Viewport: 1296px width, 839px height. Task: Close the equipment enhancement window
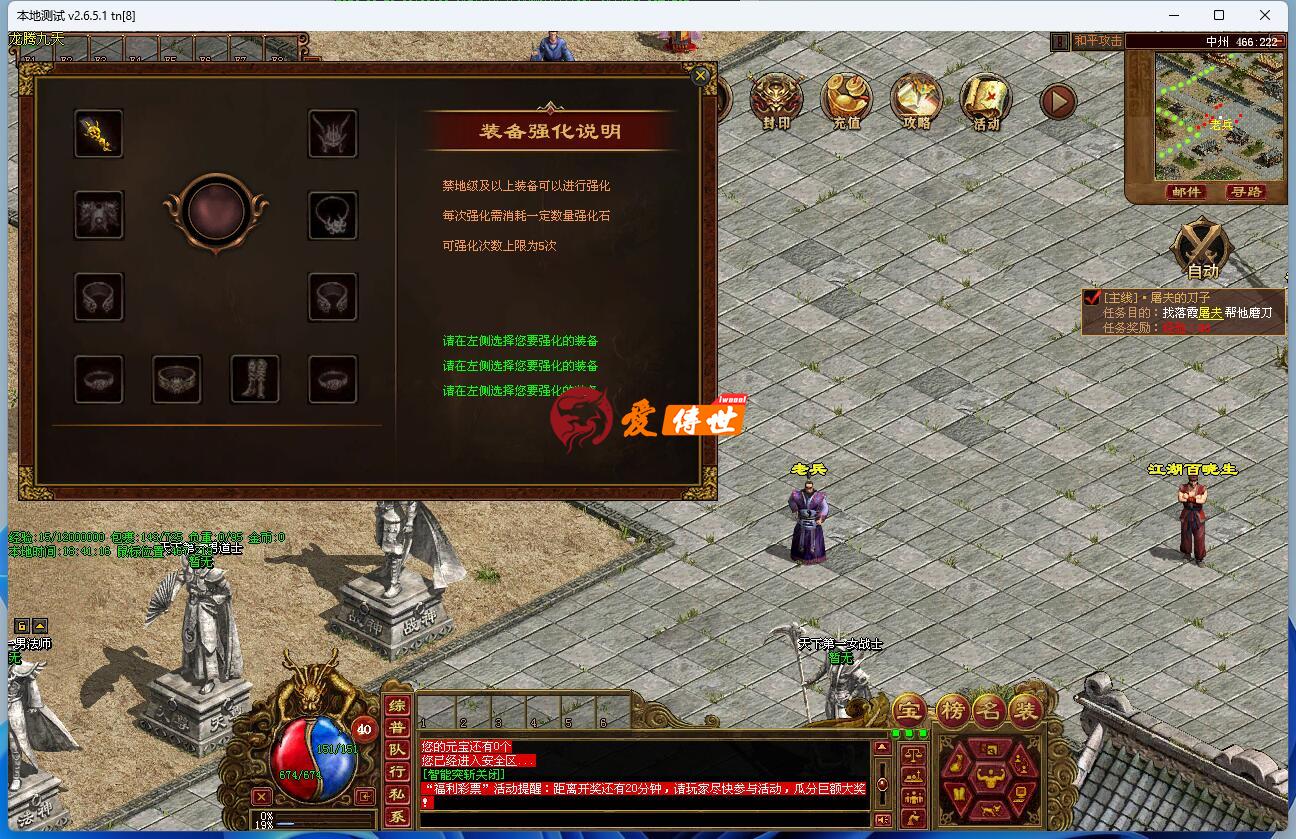tap(700, 75)
